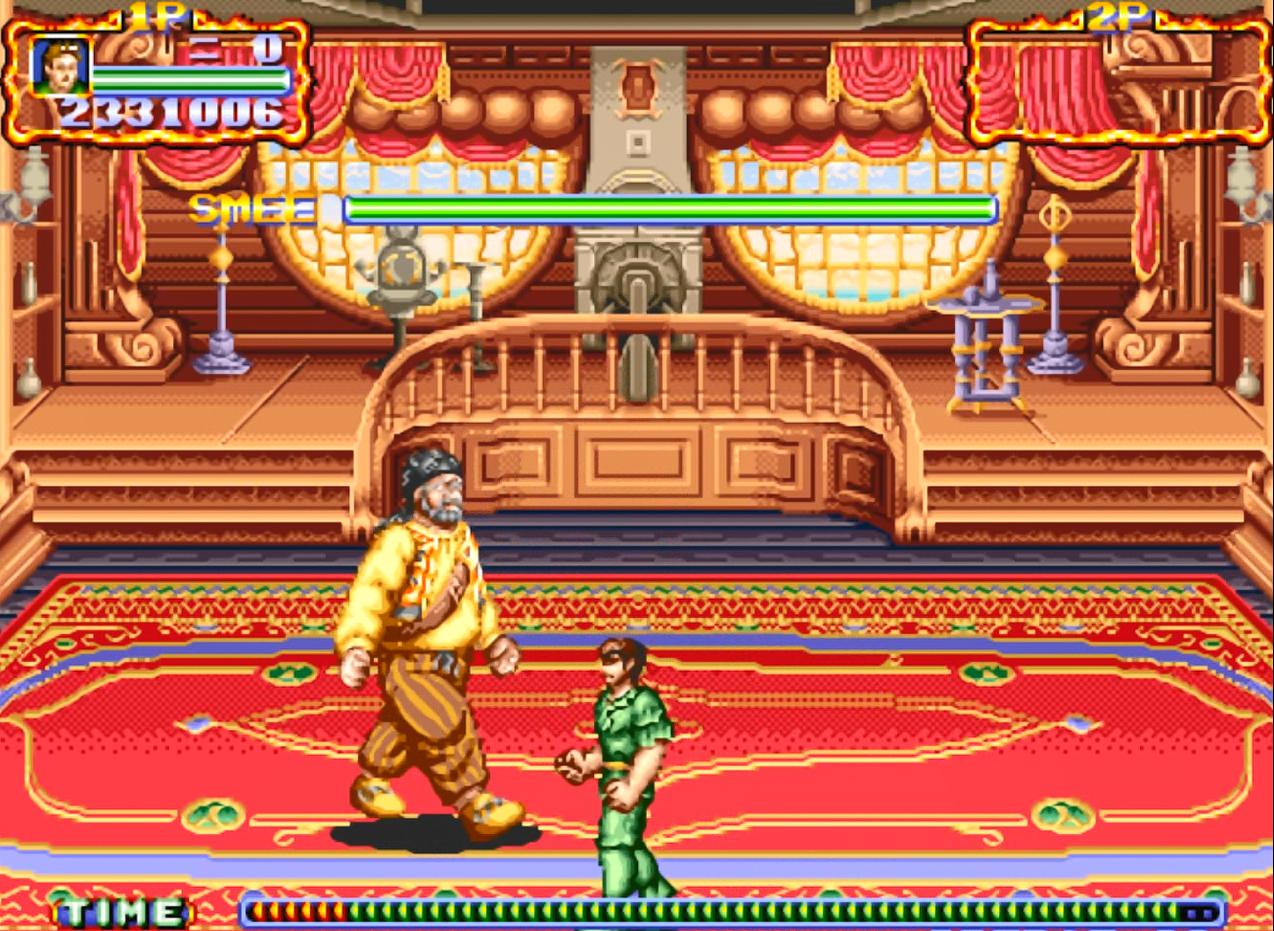
Task: Select the empty 2P player panel
Action: 1117,80
